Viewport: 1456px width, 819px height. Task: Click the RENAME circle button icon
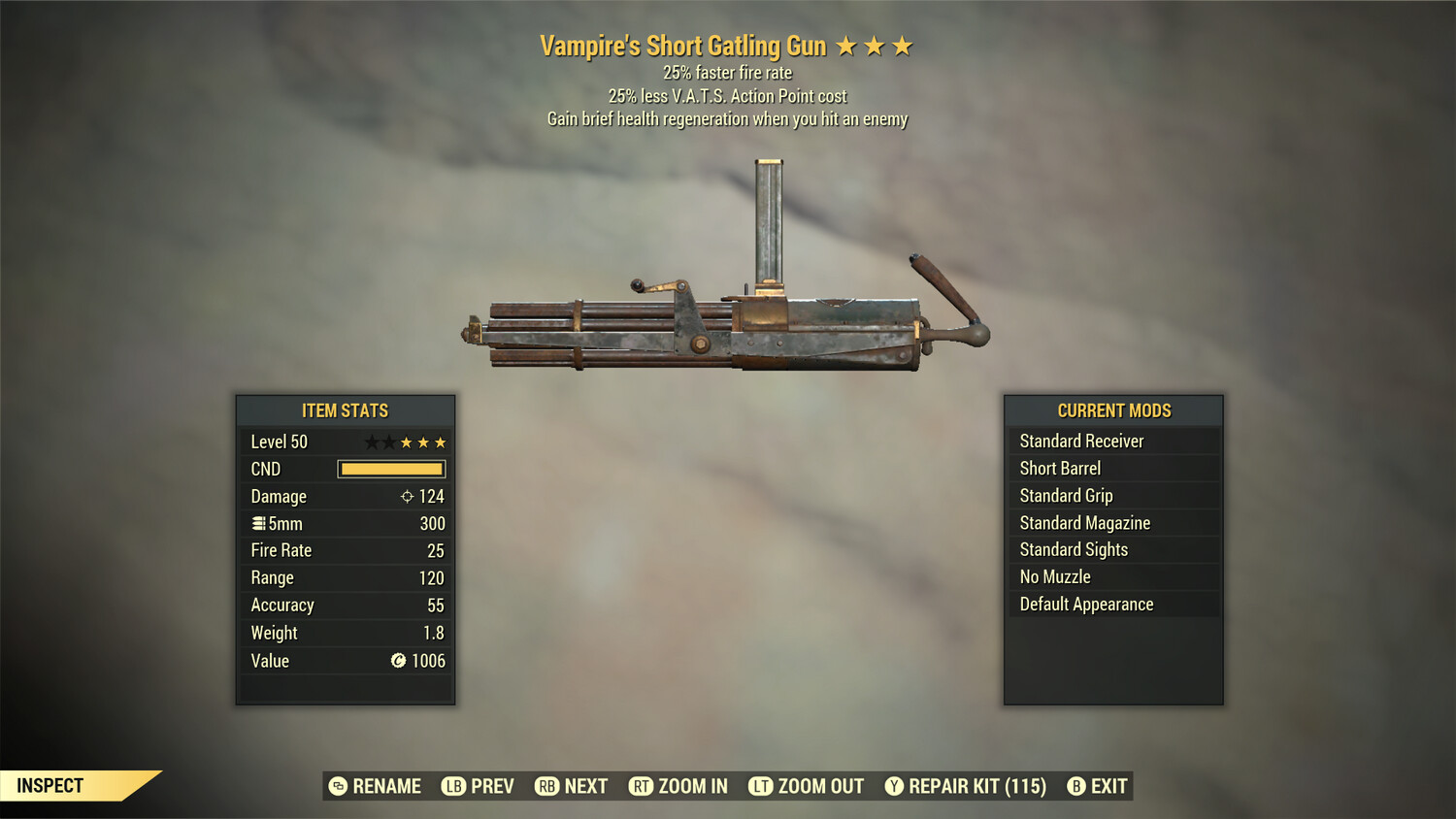(x=339, y=786)
